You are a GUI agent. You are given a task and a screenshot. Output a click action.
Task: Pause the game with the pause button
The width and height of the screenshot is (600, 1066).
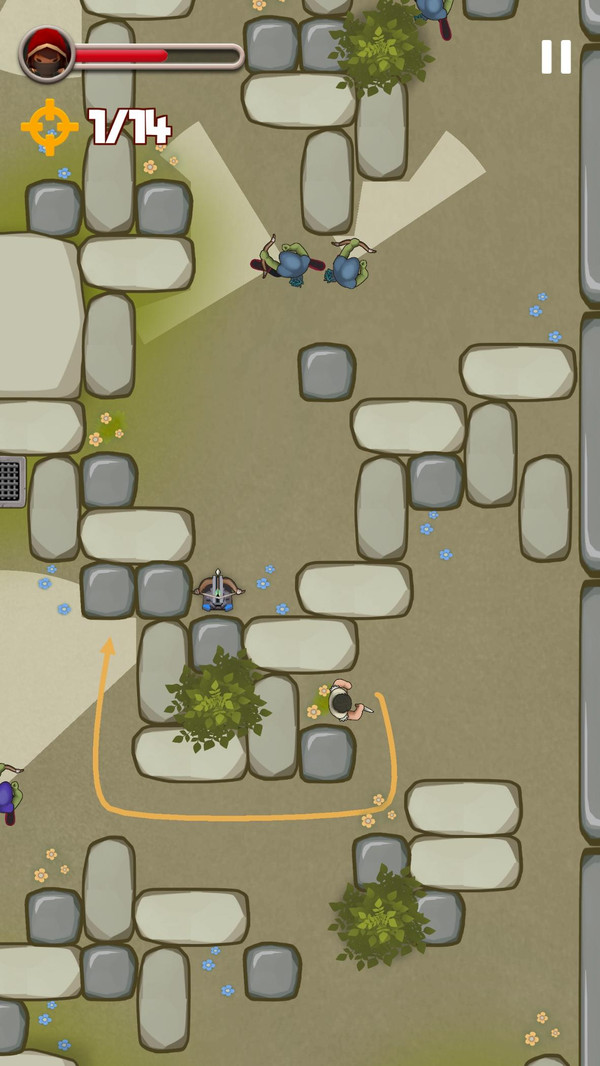(556, 57)
